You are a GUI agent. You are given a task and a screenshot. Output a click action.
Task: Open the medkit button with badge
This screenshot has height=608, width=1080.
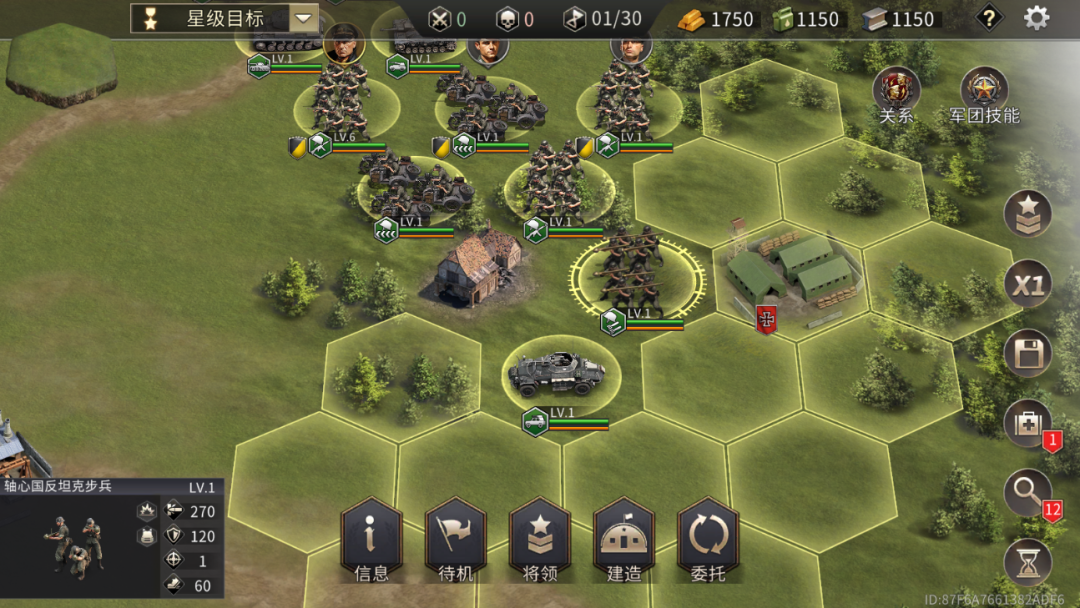point(1028,424)
